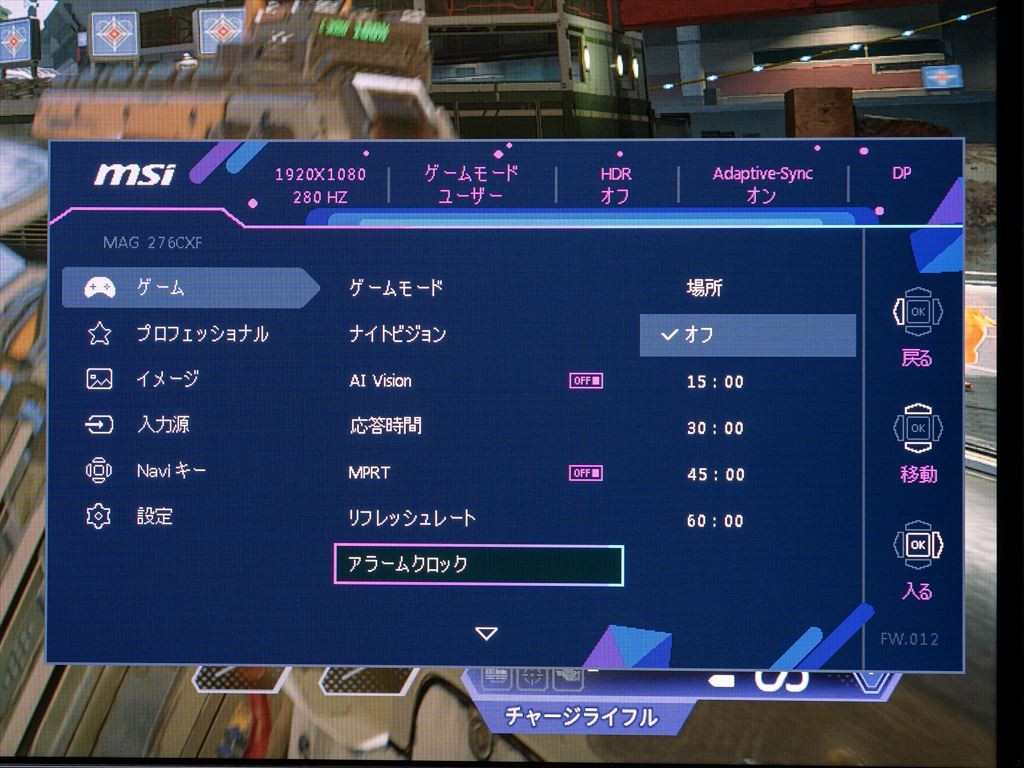Viewport: 1024px width, 768px height.
Task: Switch to the イメージ category
Action: click(167, 379)
